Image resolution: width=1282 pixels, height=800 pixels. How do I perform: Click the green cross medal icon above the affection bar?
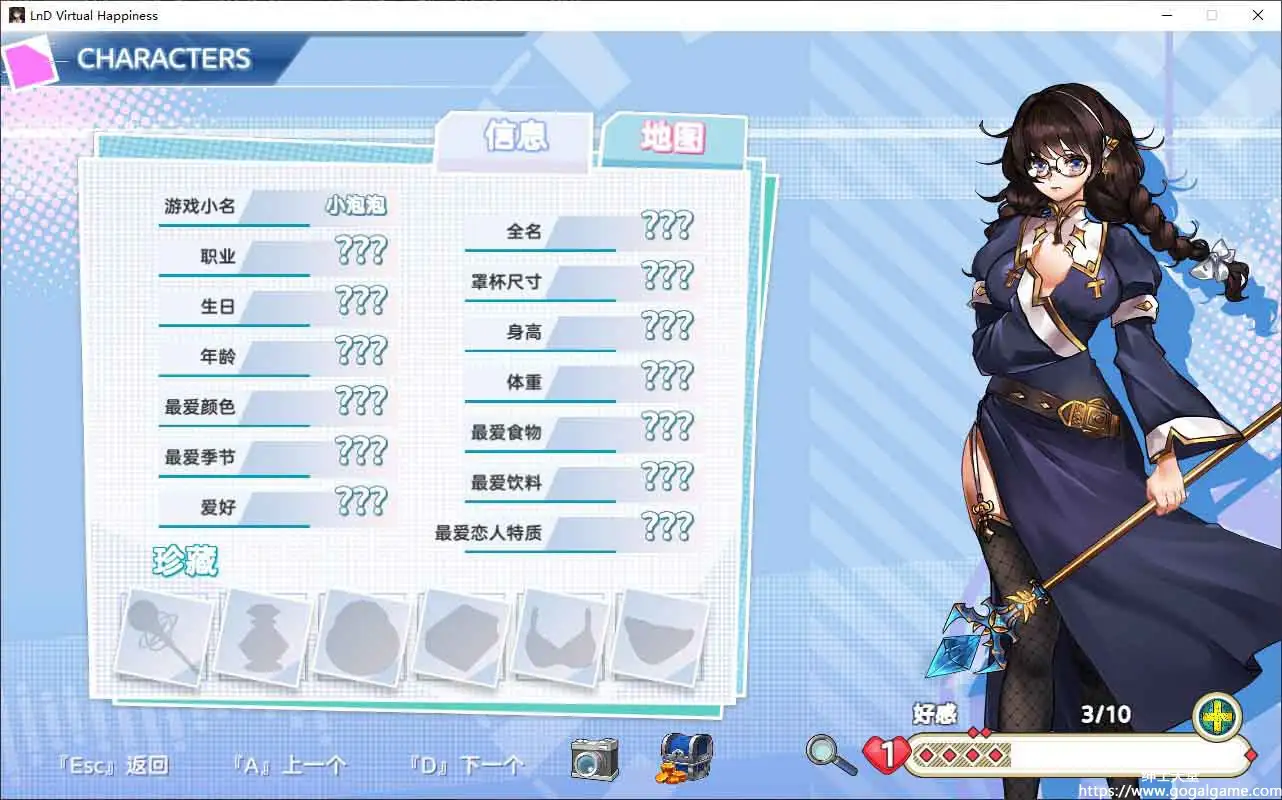point(1217,716)
